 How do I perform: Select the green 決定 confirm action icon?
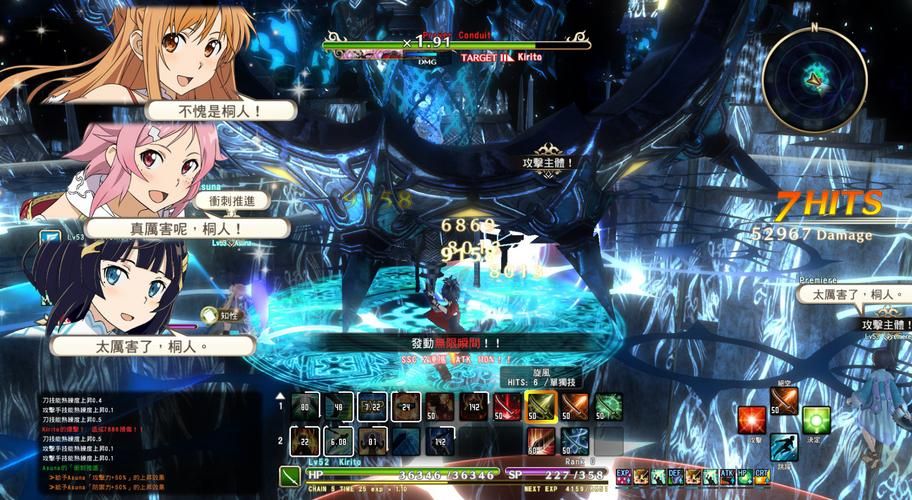tap(816, 421)
